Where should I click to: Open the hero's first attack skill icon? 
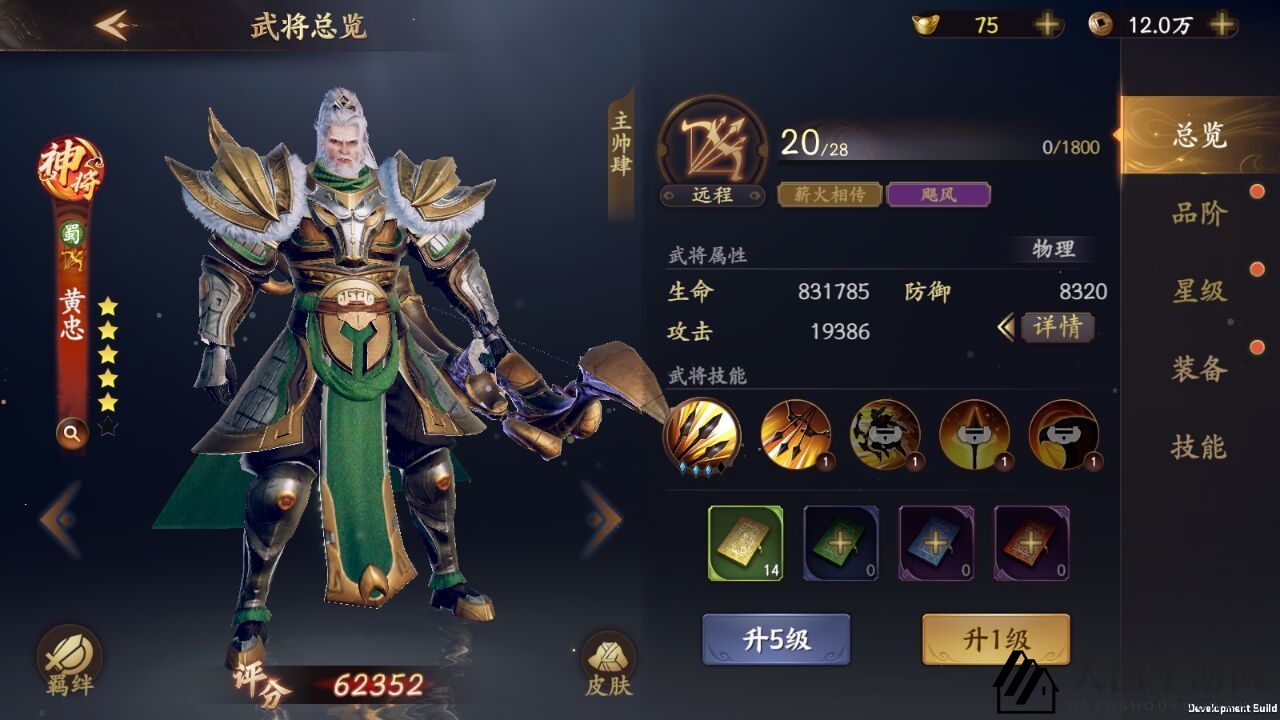pos(703,435)
